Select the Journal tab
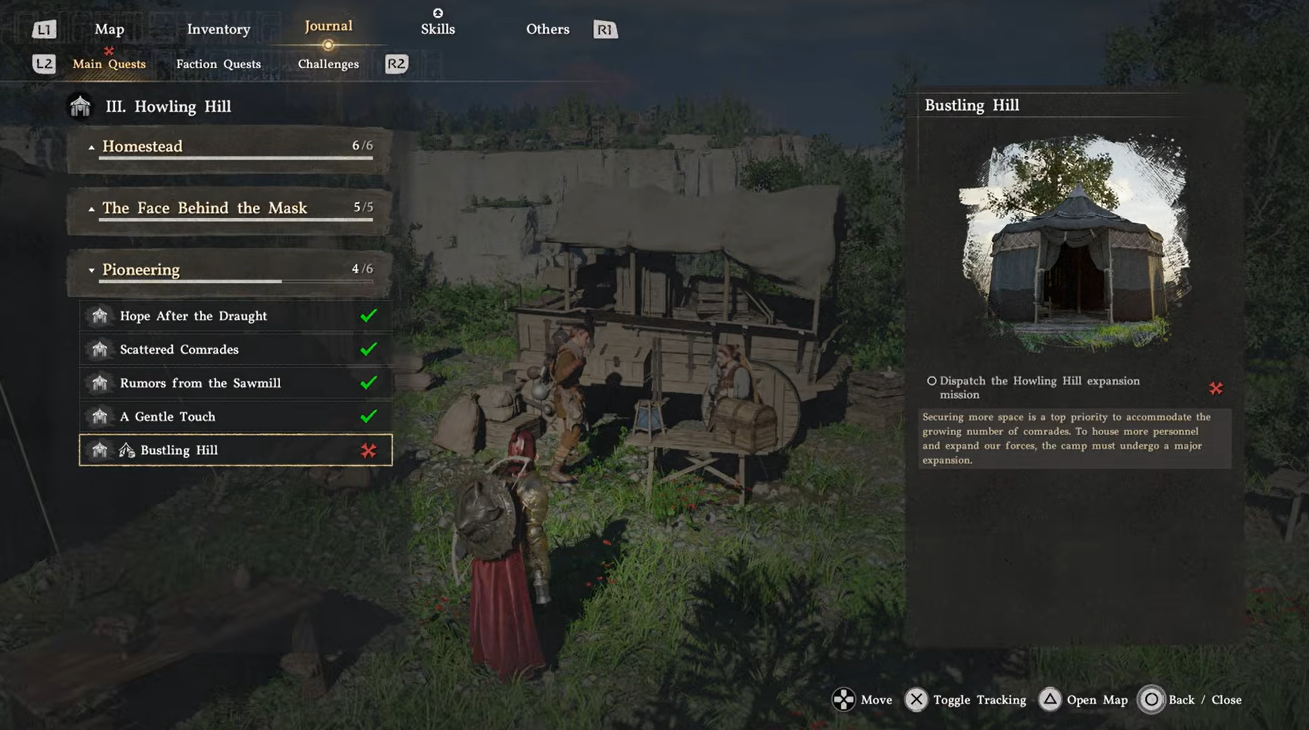Viewport: 1309px width, 730px height. tap(328, 27)
